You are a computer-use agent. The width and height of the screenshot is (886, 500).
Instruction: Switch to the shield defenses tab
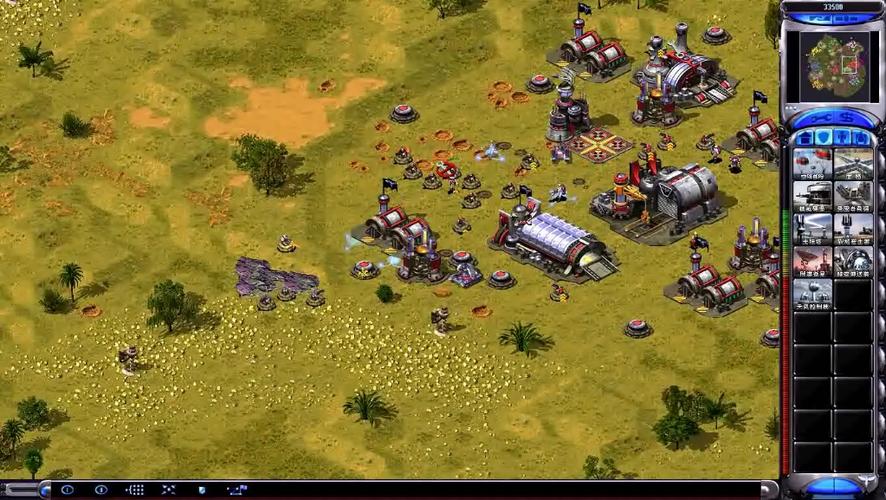[822, 138]
